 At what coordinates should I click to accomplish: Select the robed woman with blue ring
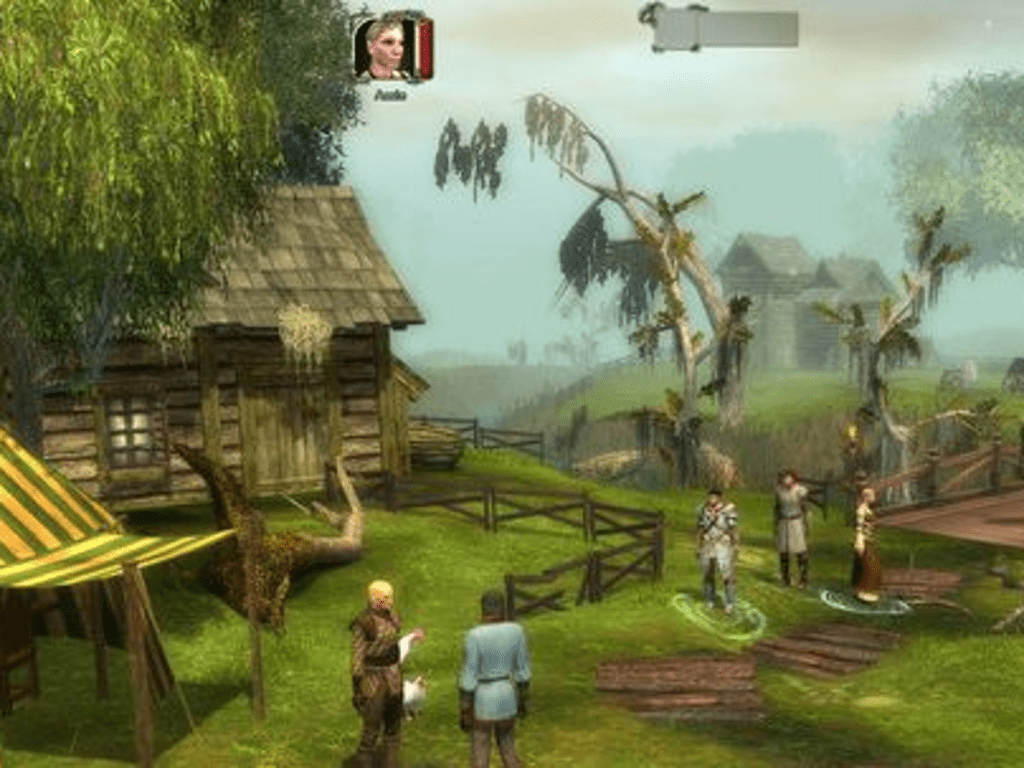[x=865, y=545]
